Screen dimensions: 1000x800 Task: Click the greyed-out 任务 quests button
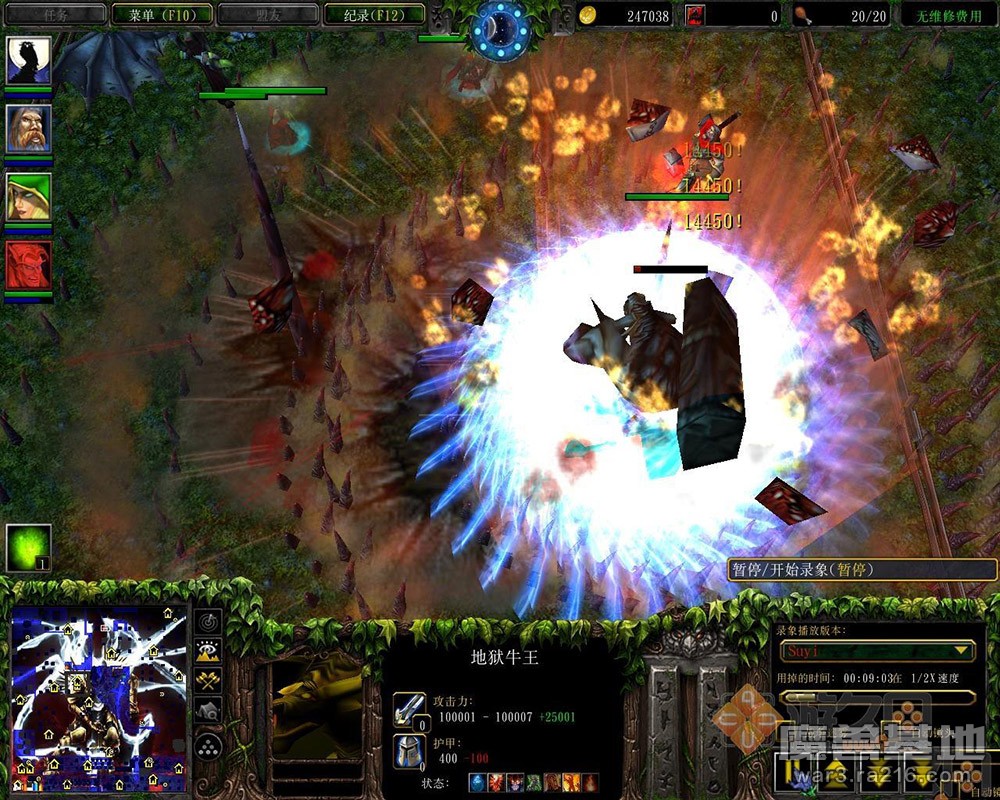point(56,14)
